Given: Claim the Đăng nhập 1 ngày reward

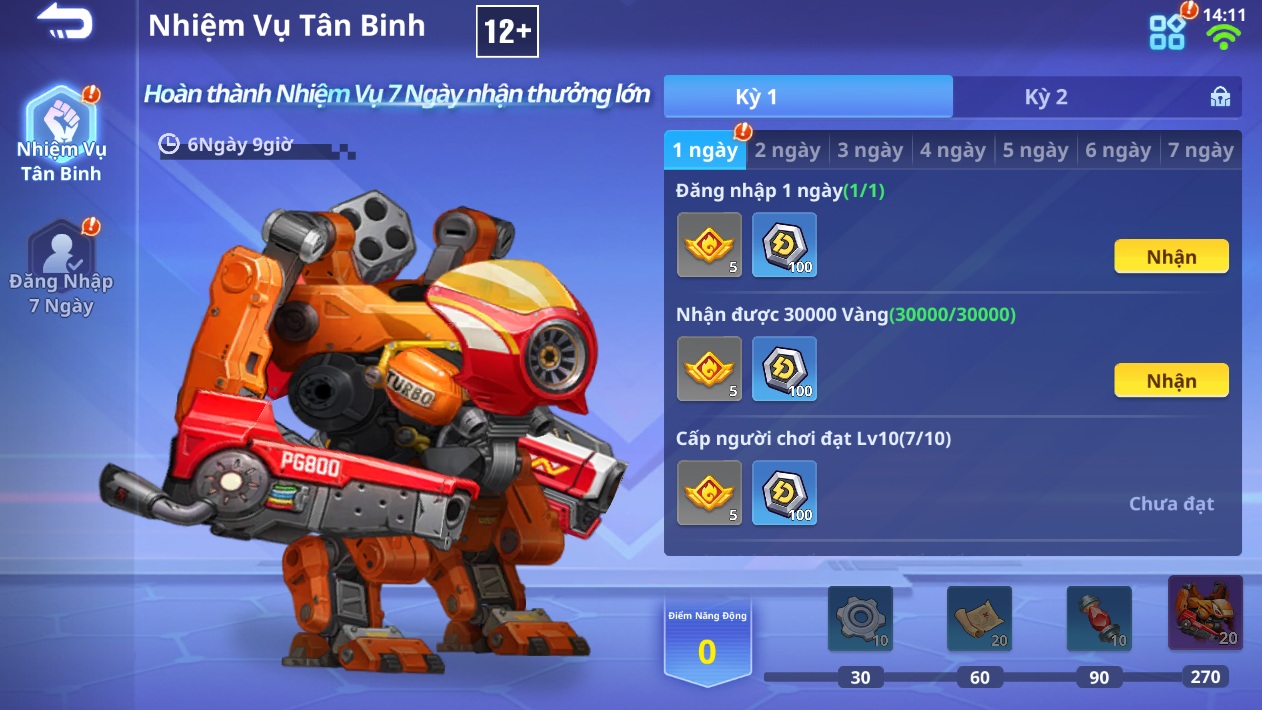Looking at the screenshot, I should pos(1171,257).
